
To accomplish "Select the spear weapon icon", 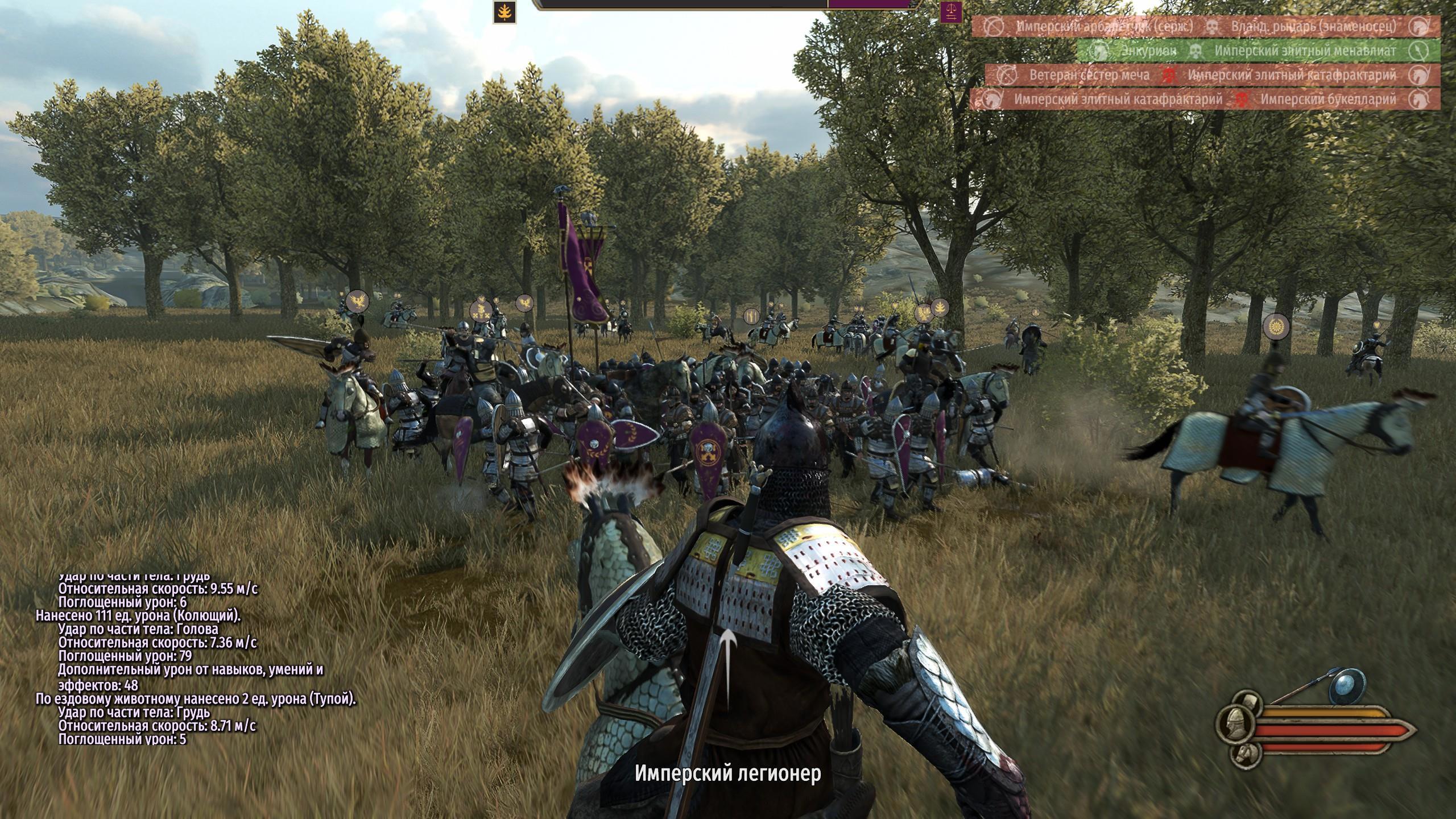I will point(1302,692).
